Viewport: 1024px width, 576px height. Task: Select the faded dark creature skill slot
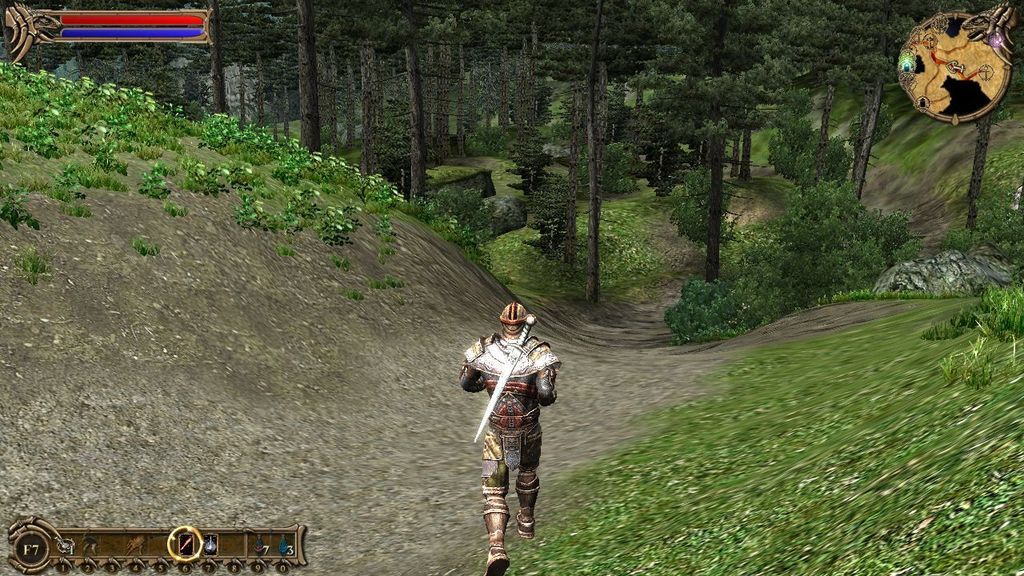[x=91, y=545]
